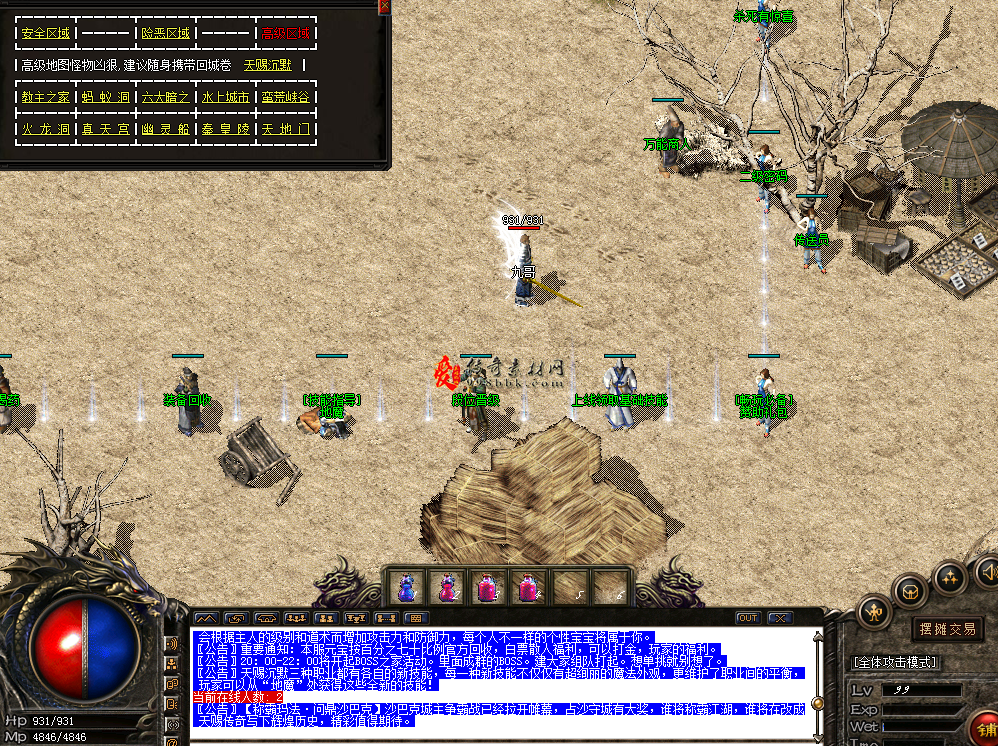The width and height of the screenshot is (998, 746).
Task: Select 幽灵船 from the map list
Action: (165, 129)
